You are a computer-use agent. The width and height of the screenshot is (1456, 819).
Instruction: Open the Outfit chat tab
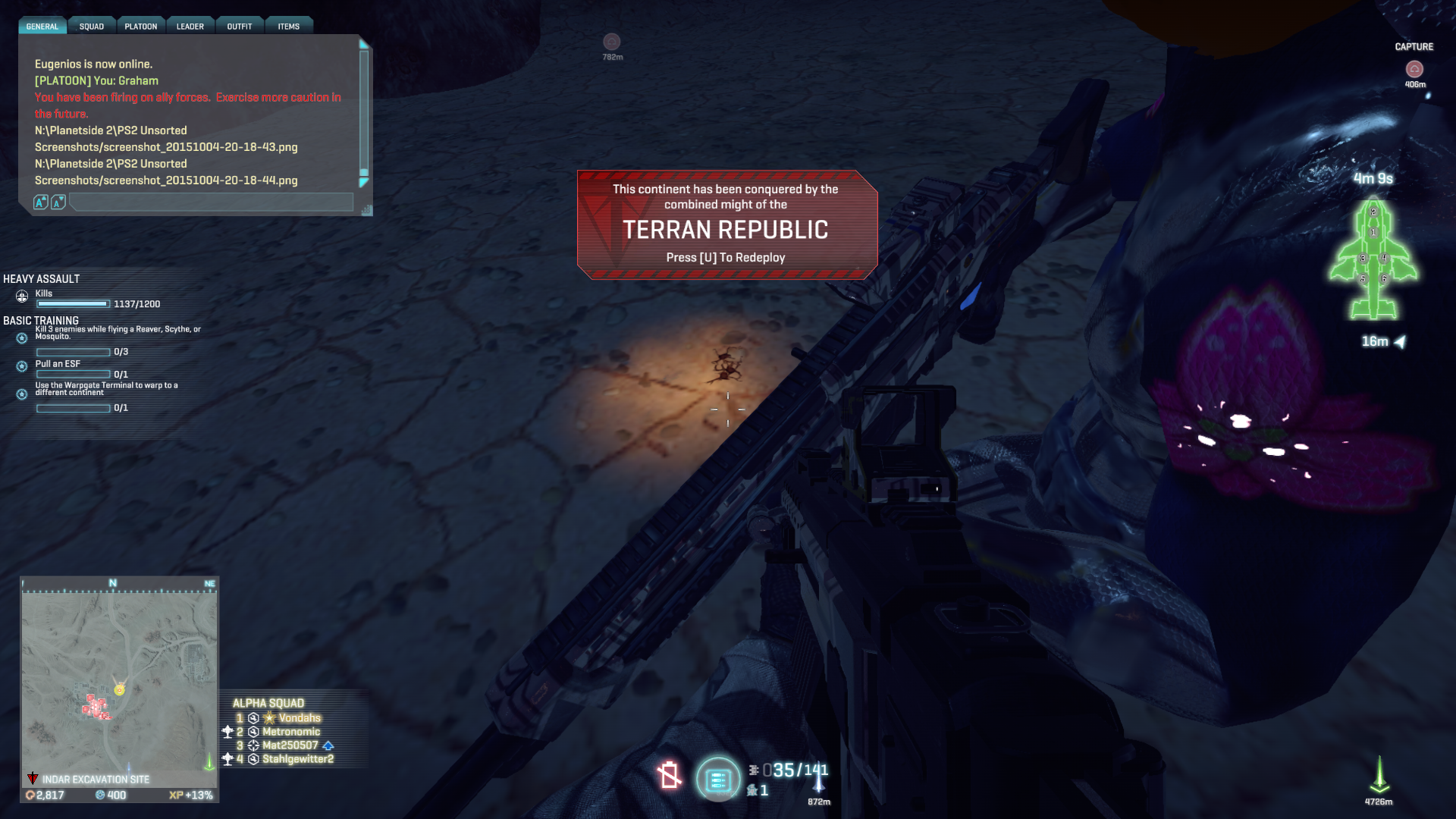click(x=240, y=27)
